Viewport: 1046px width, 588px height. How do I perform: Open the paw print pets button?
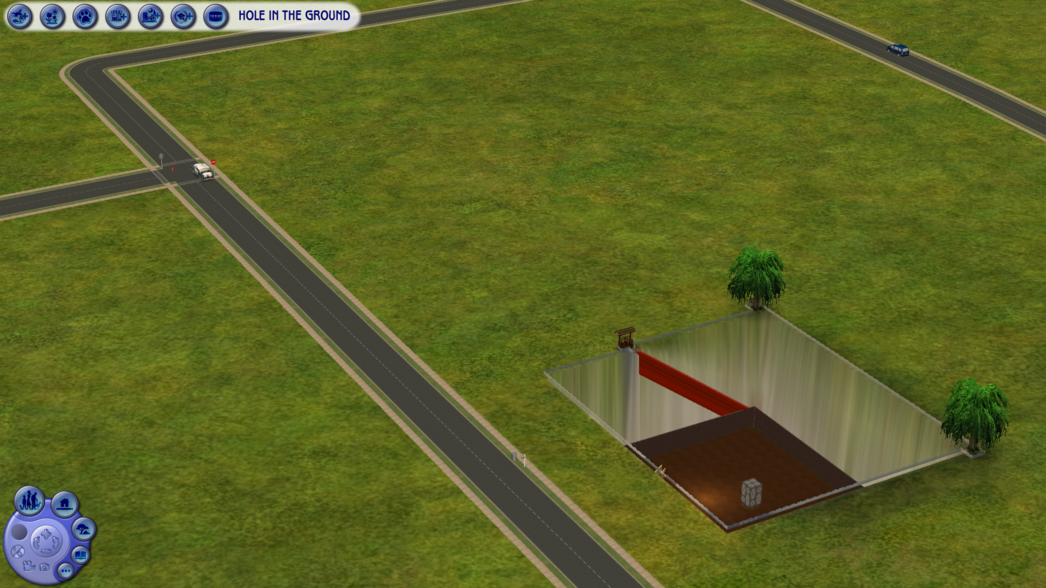pos(85,16)
